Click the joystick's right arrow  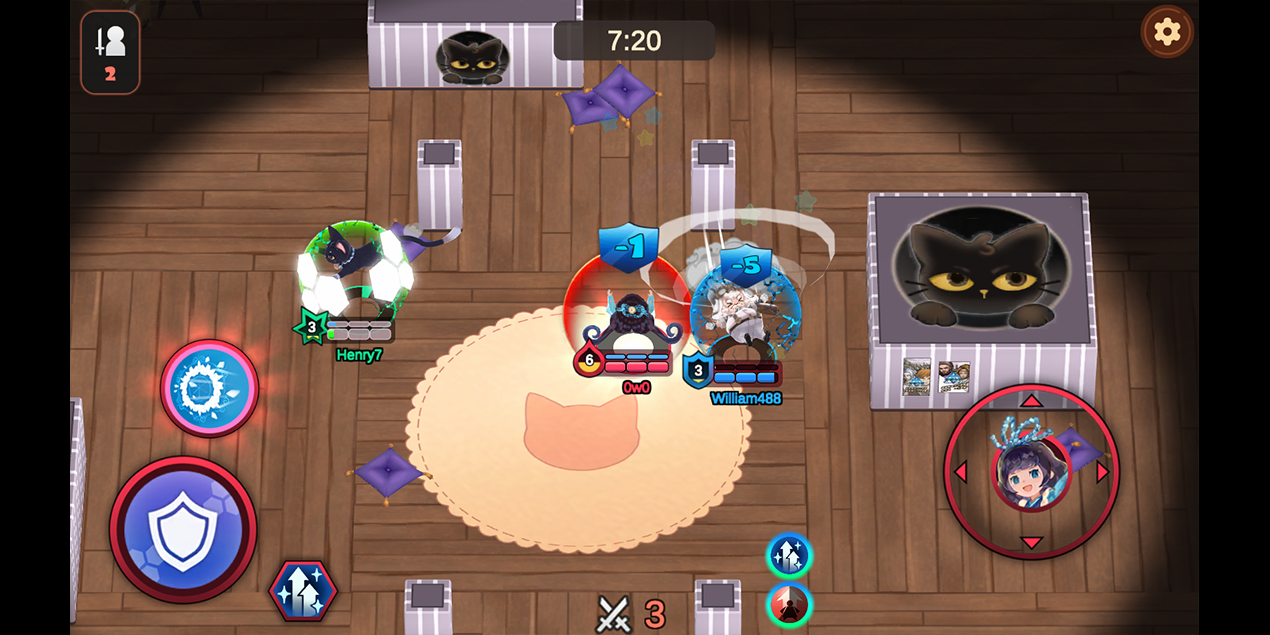(1104, 472)
